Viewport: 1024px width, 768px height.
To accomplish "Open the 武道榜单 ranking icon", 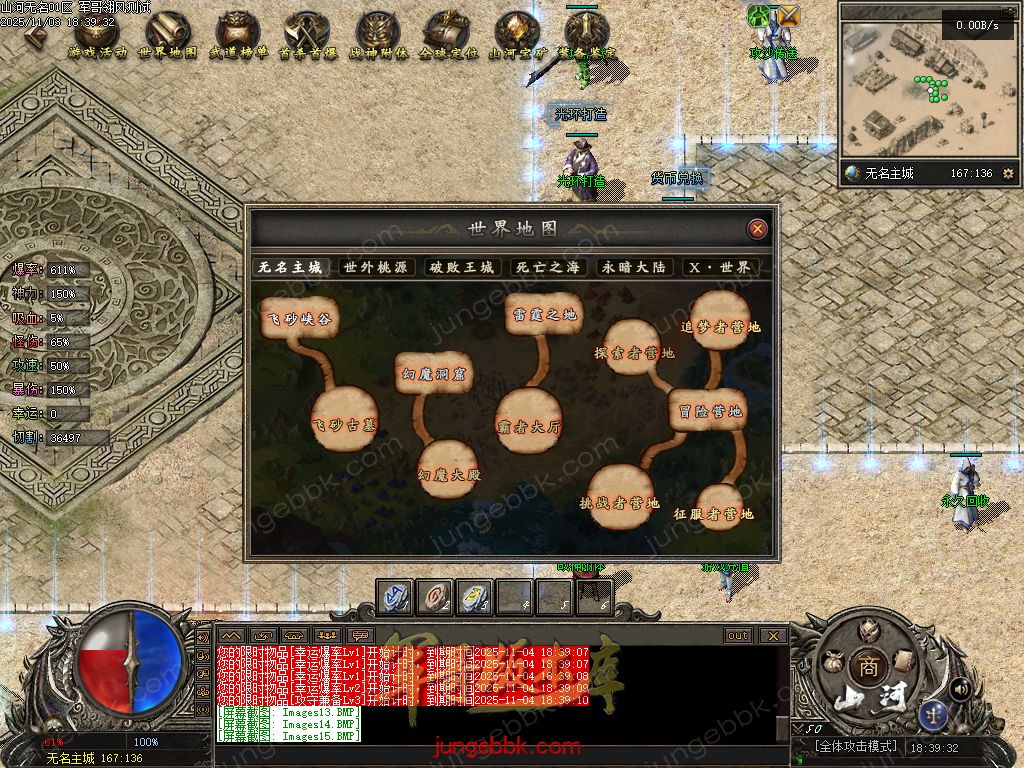I will click(238, 33).
